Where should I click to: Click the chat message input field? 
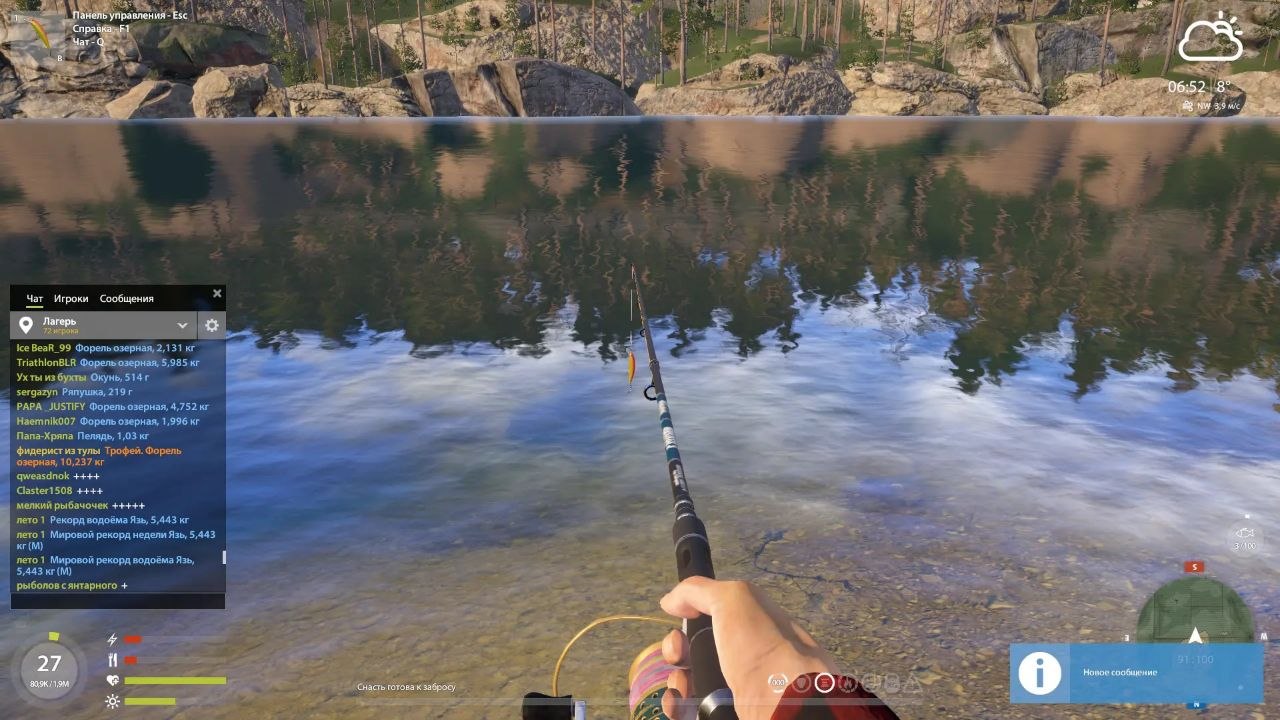point(117,601)
